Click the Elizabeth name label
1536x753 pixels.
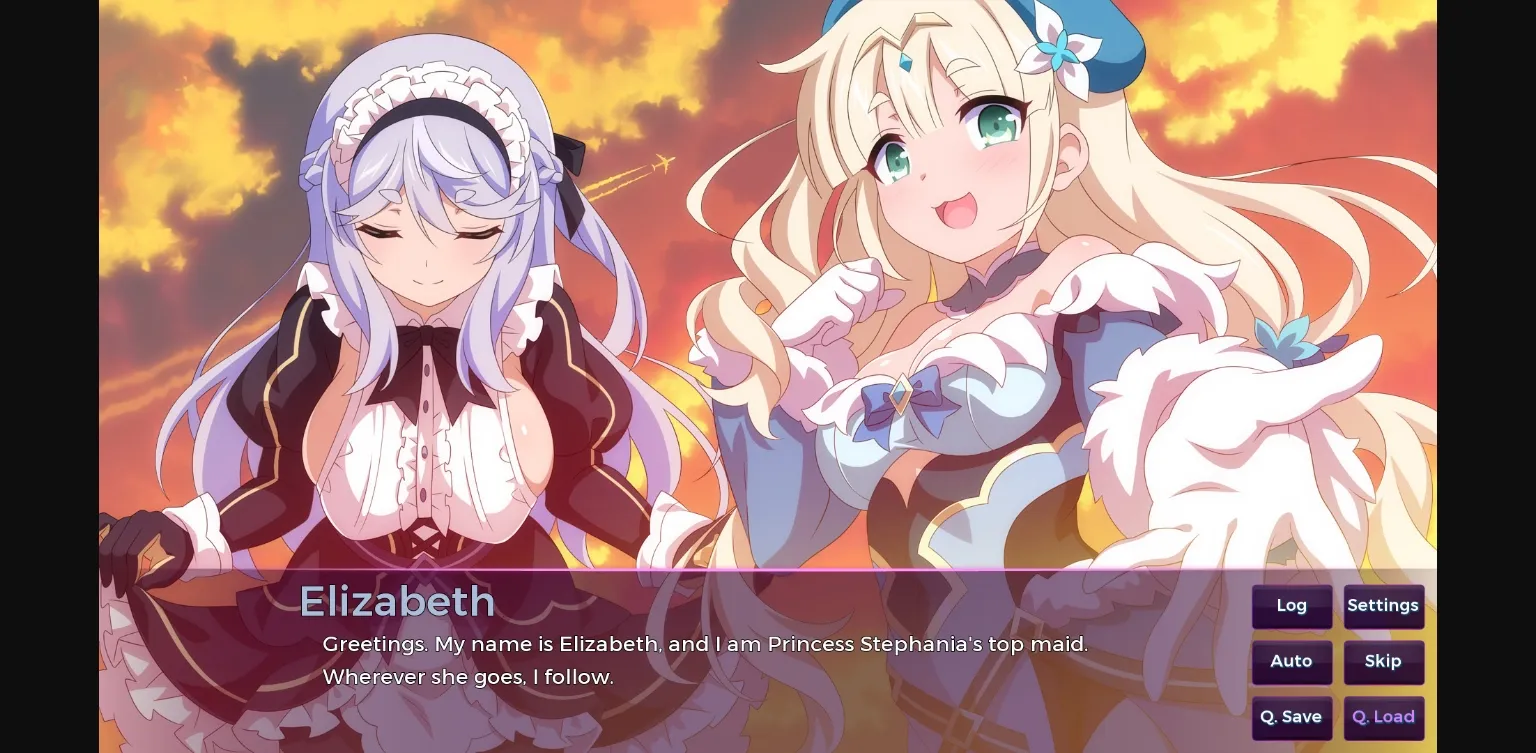(398, 601)
